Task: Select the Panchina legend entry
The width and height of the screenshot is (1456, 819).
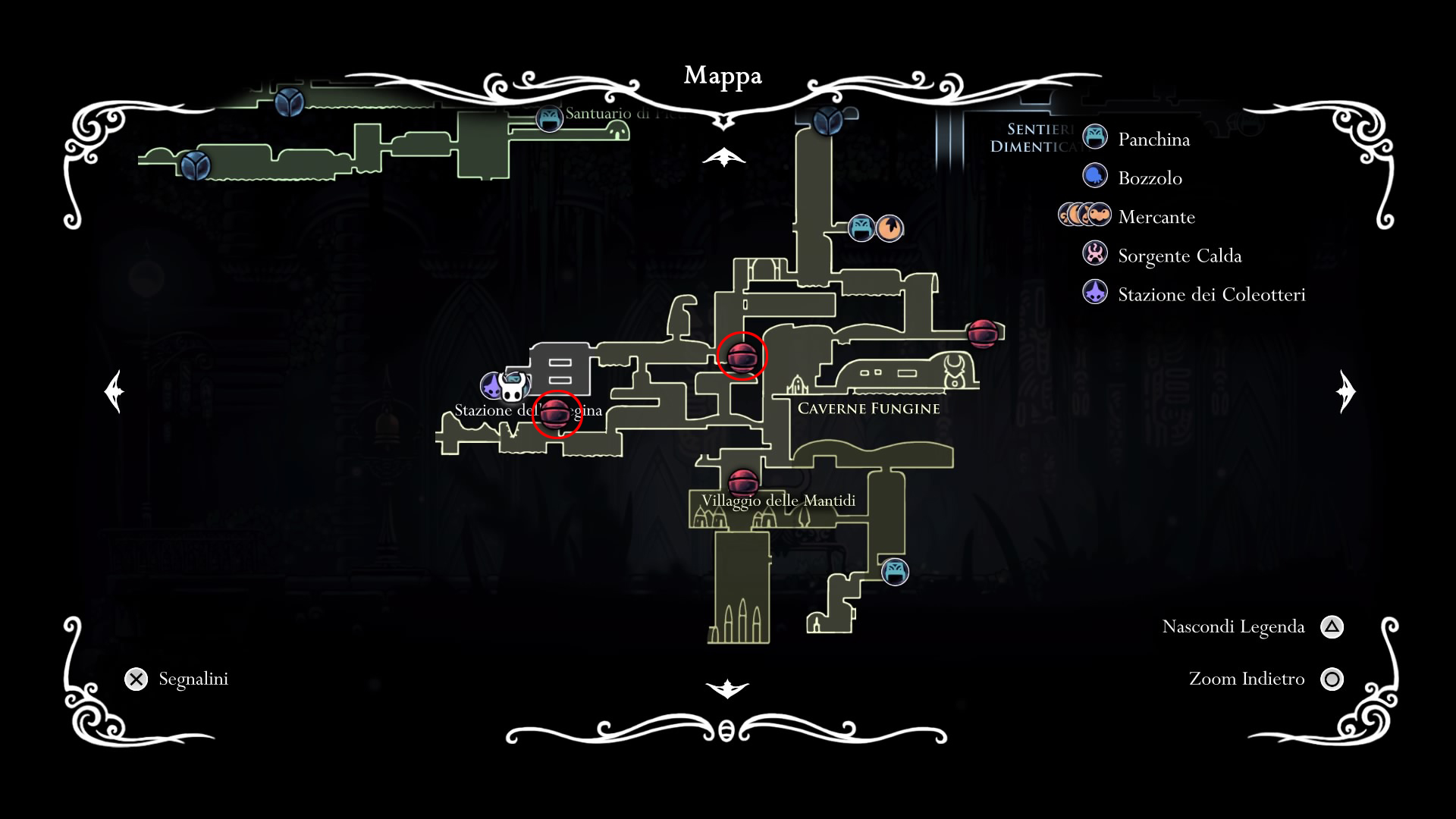Action: click(x=1153, y=140)
